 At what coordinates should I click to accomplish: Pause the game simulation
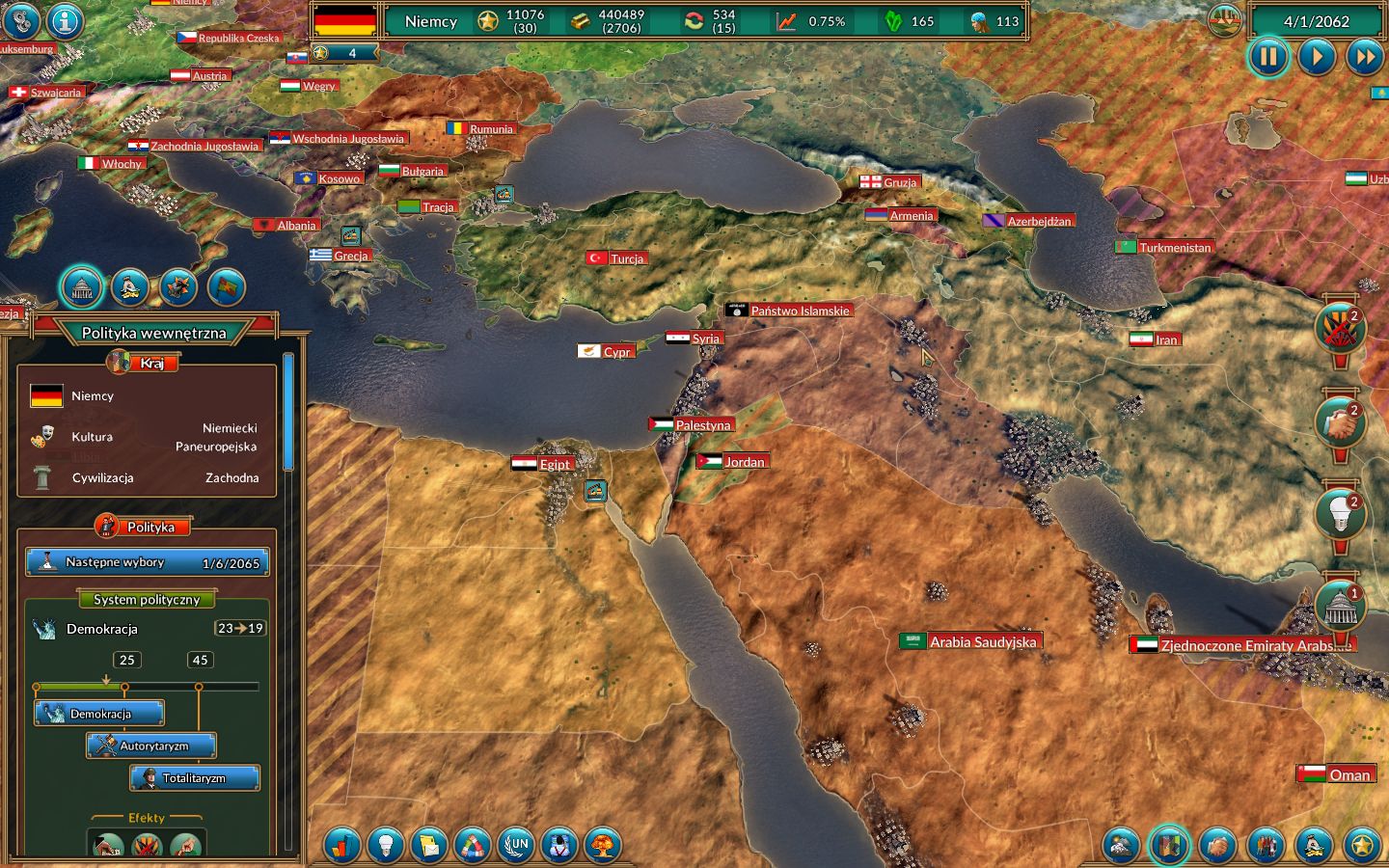point(1268,57)
